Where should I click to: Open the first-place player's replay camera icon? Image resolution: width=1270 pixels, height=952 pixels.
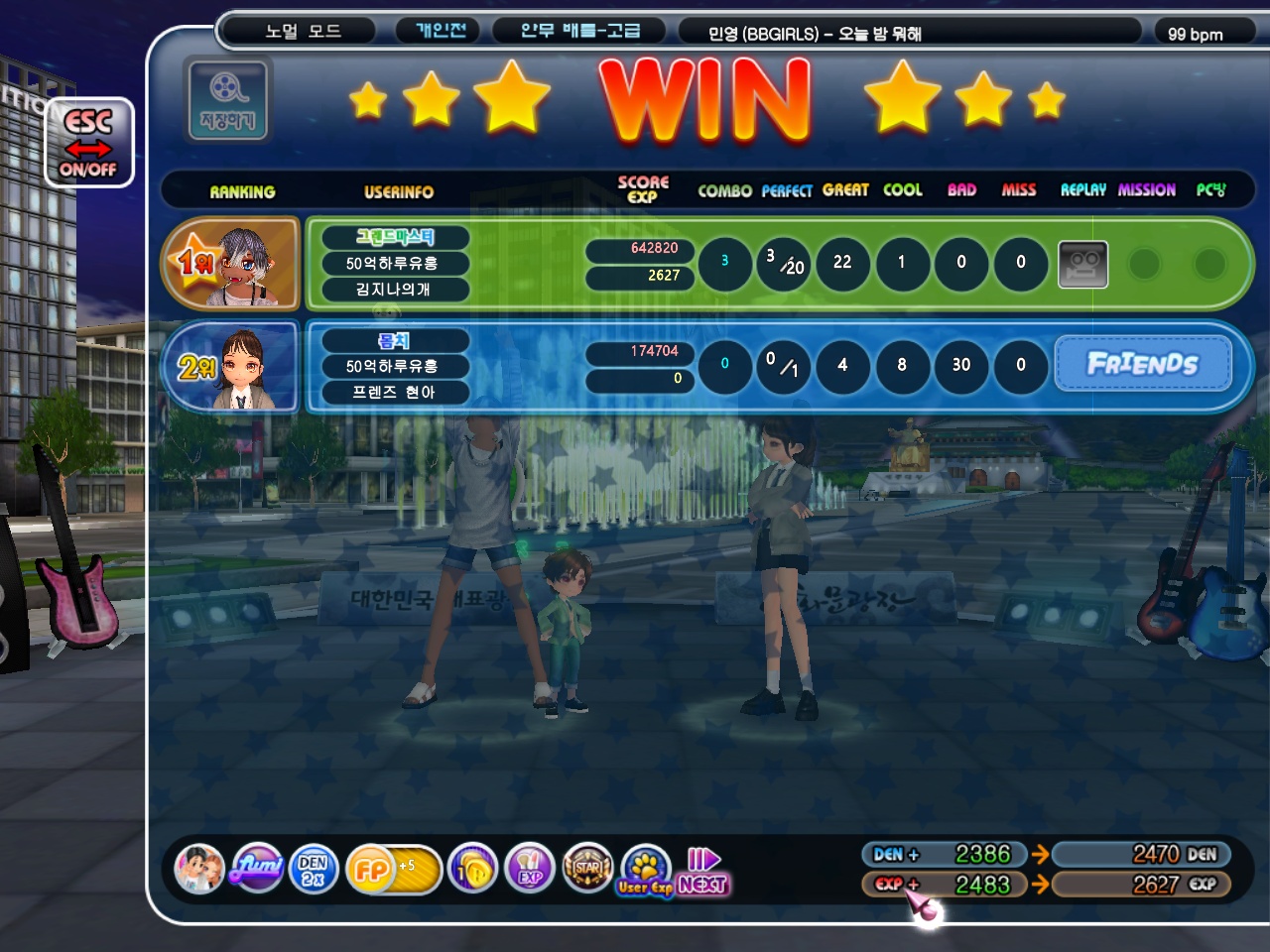click(x=1082, y=264)
